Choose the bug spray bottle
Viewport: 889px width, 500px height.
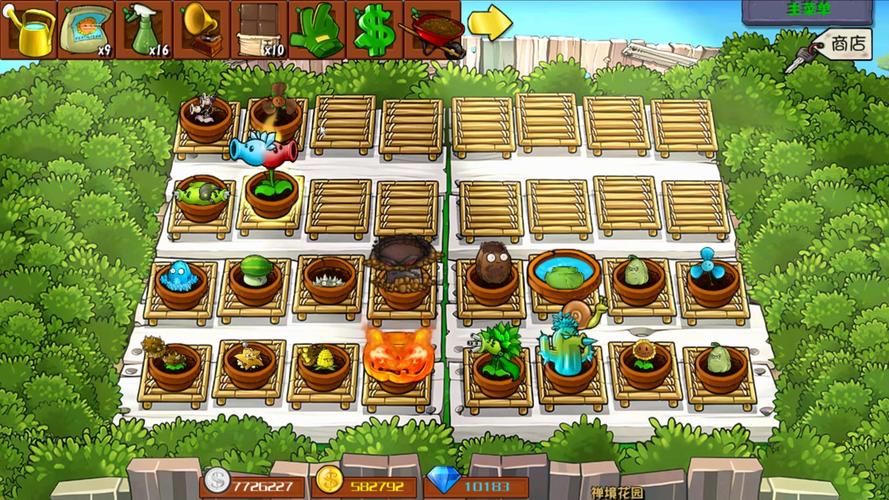coord(145,30)
